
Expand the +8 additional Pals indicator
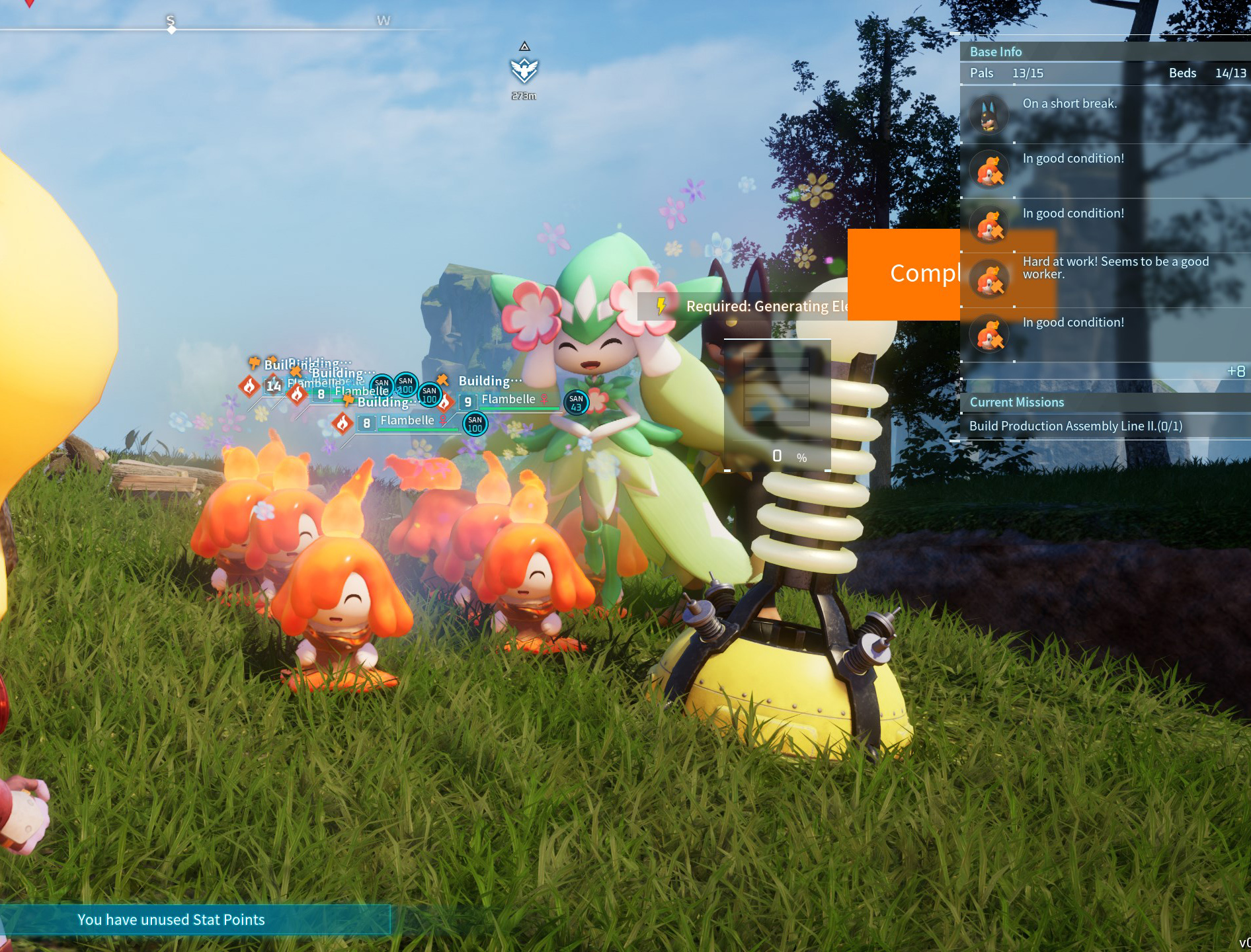1235,372
